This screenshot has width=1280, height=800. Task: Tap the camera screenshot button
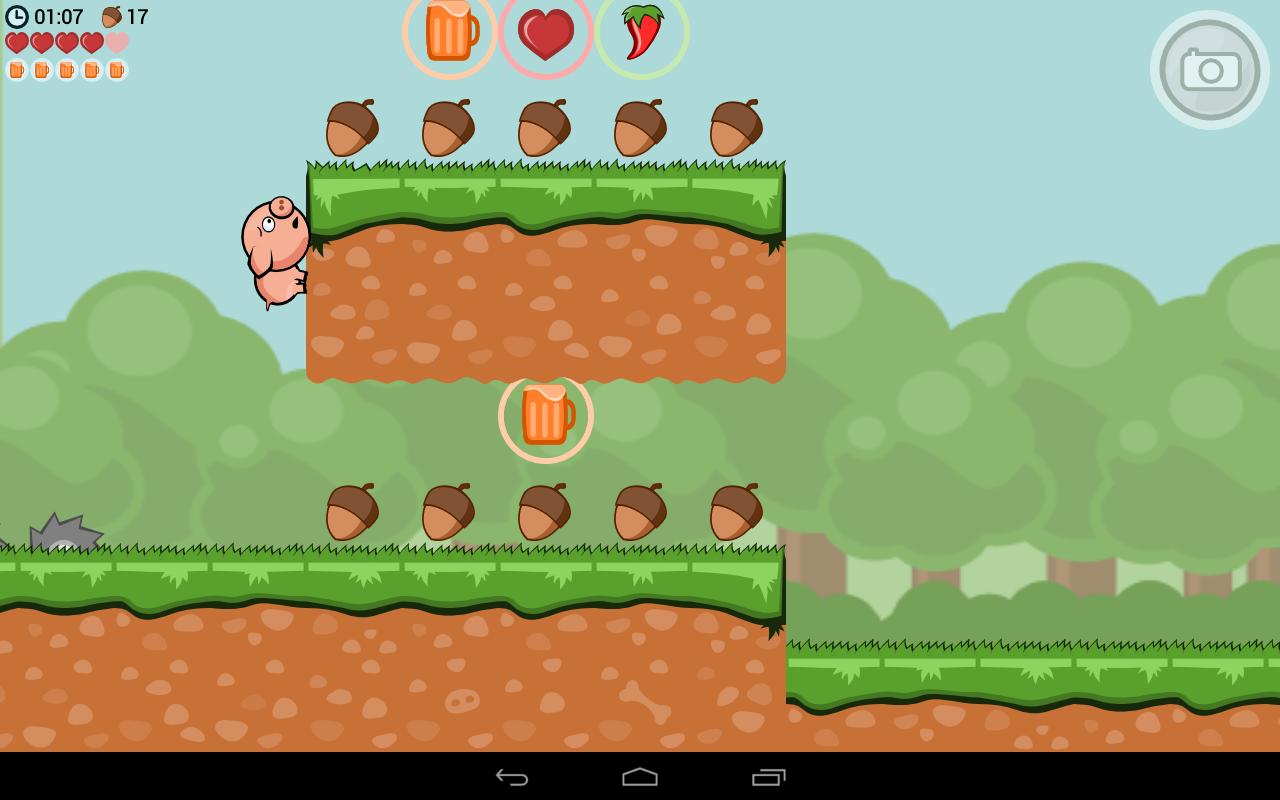click(1210, 70)
